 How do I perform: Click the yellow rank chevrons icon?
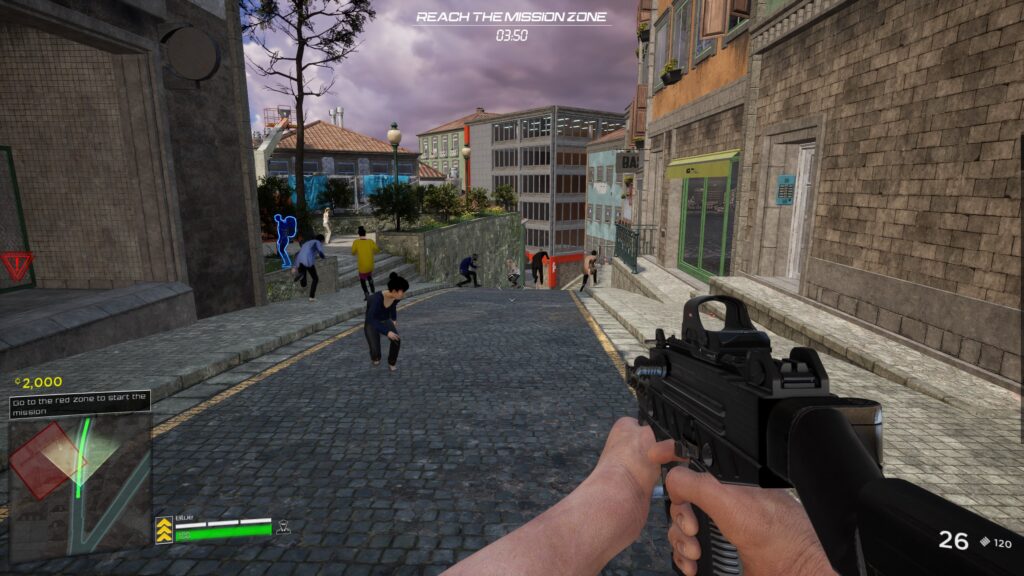tap(163, 530)
